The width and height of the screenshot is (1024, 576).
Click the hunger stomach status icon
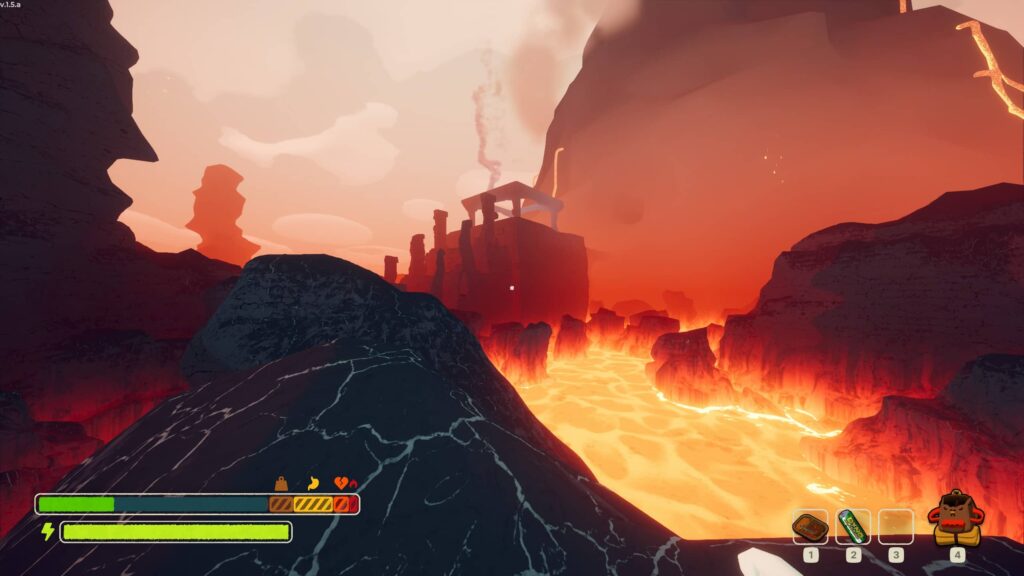pos(312,482)
